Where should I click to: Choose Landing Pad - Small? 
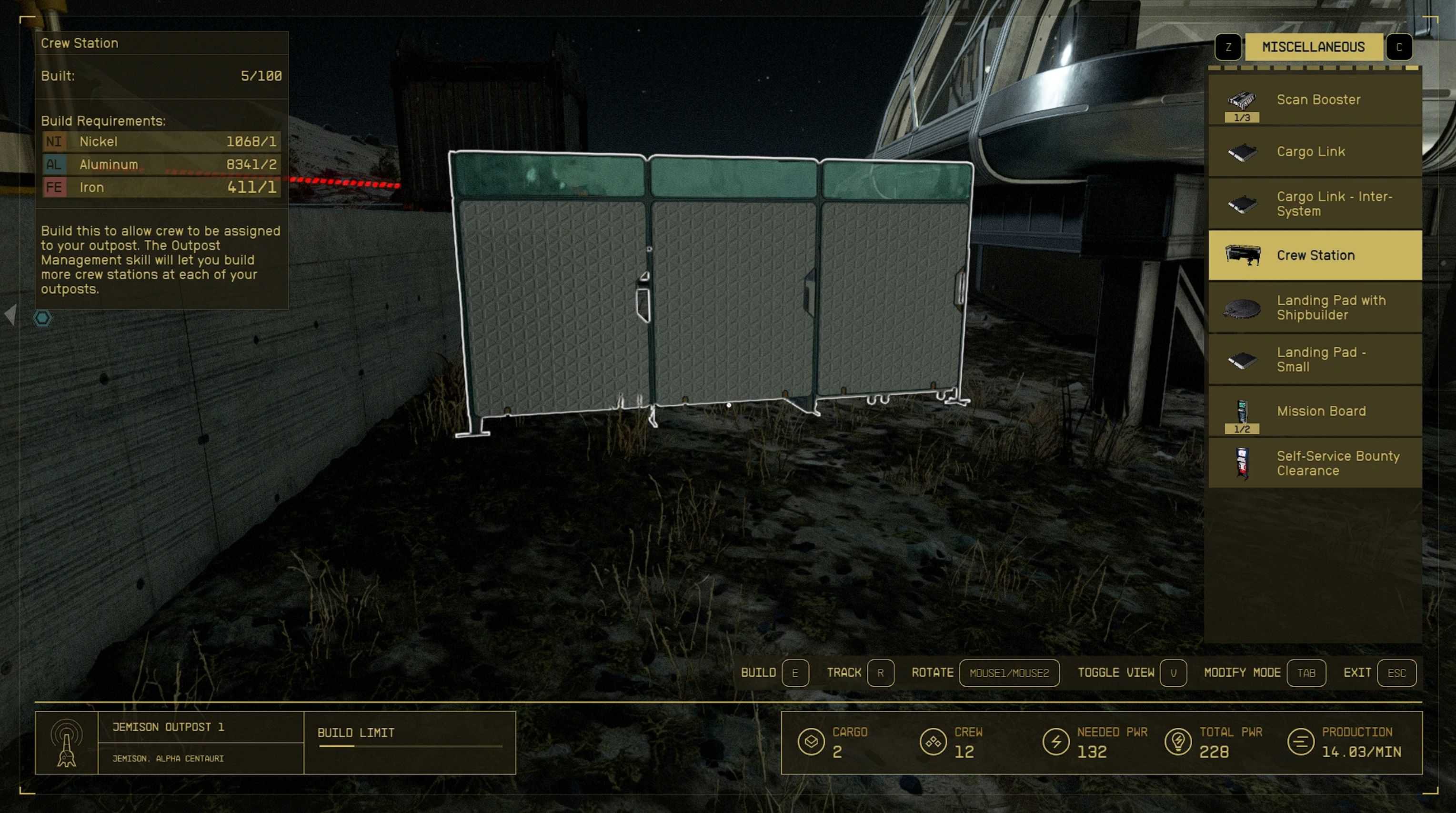coord(1315,360)
